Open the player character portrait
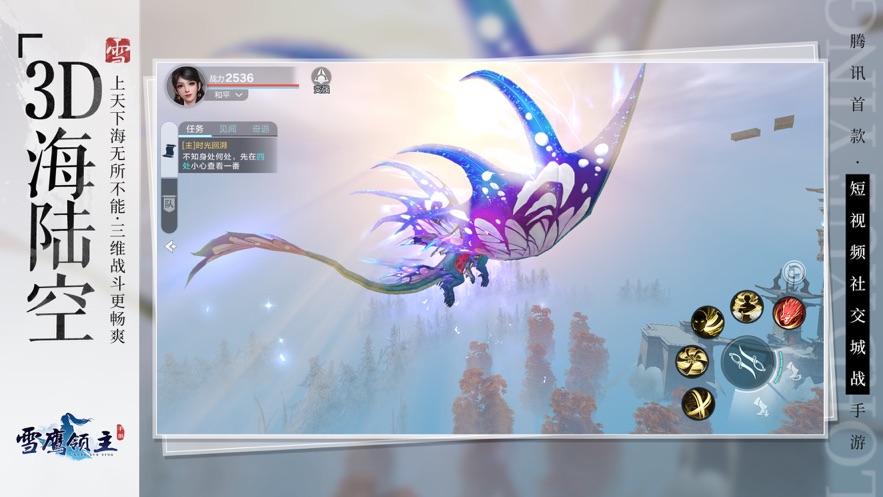The width and height of the screenshot is (883, 497). [x=186, y=85]
